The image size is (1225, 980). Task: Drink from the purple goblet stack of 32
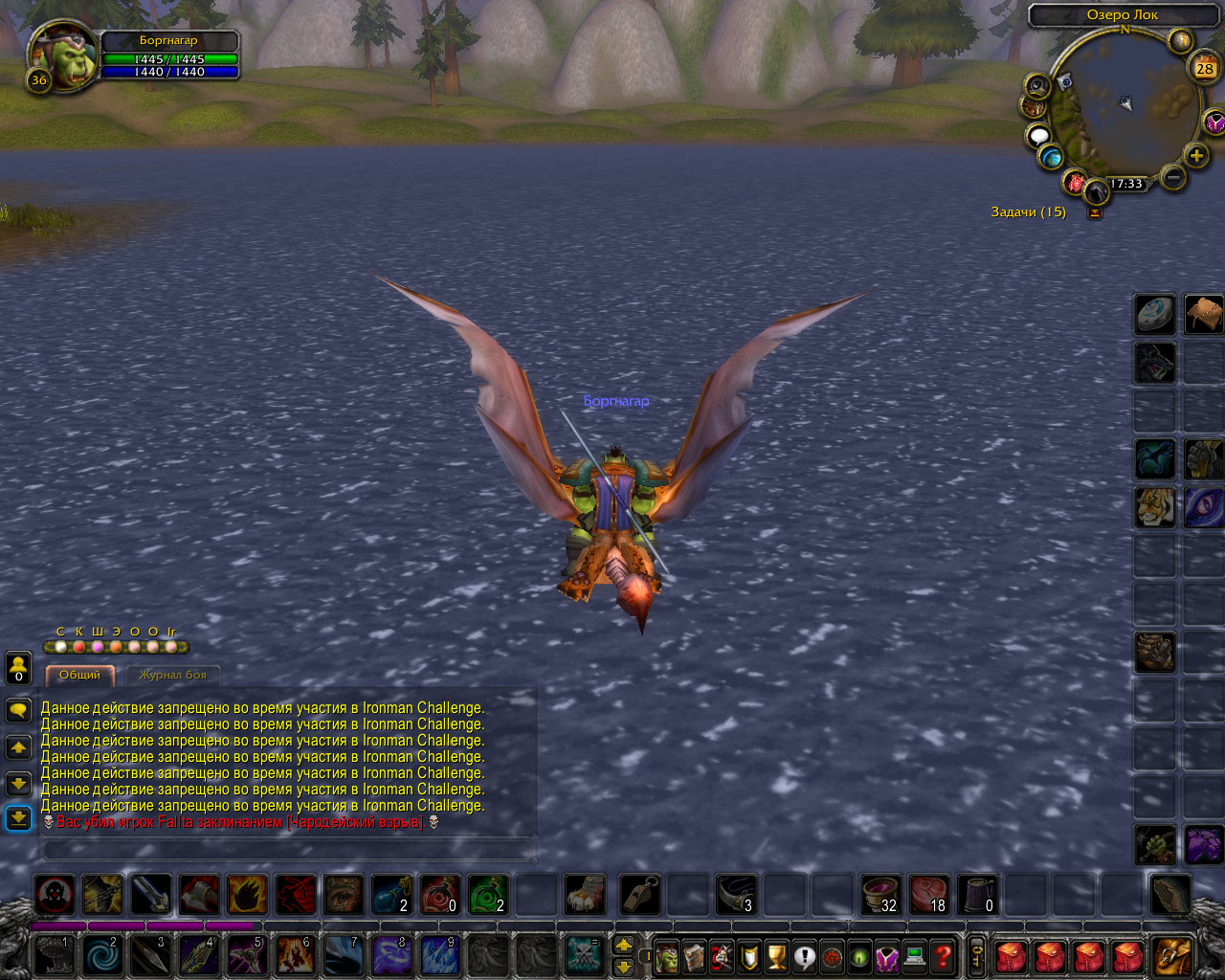tap(880, 895)
